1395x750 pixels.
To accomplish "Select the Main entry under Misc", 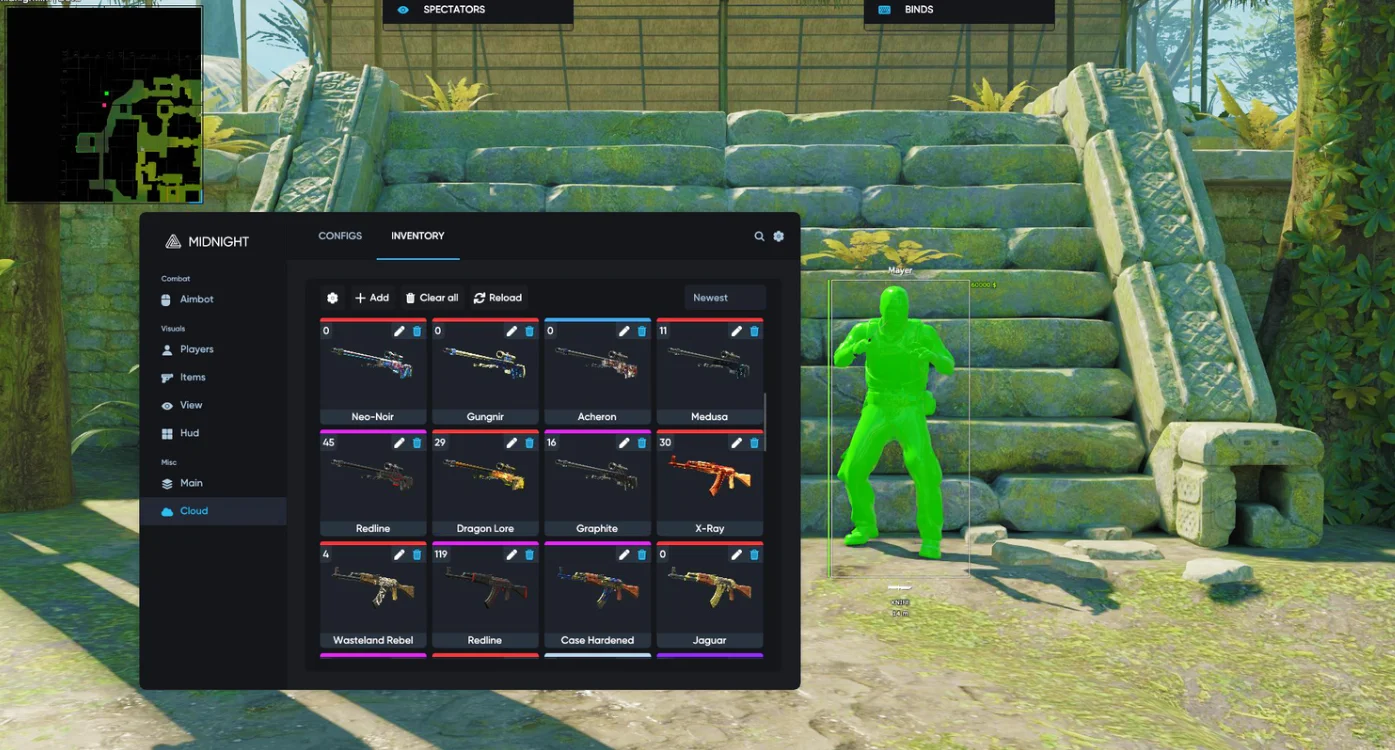I will [x=190, y=484].
